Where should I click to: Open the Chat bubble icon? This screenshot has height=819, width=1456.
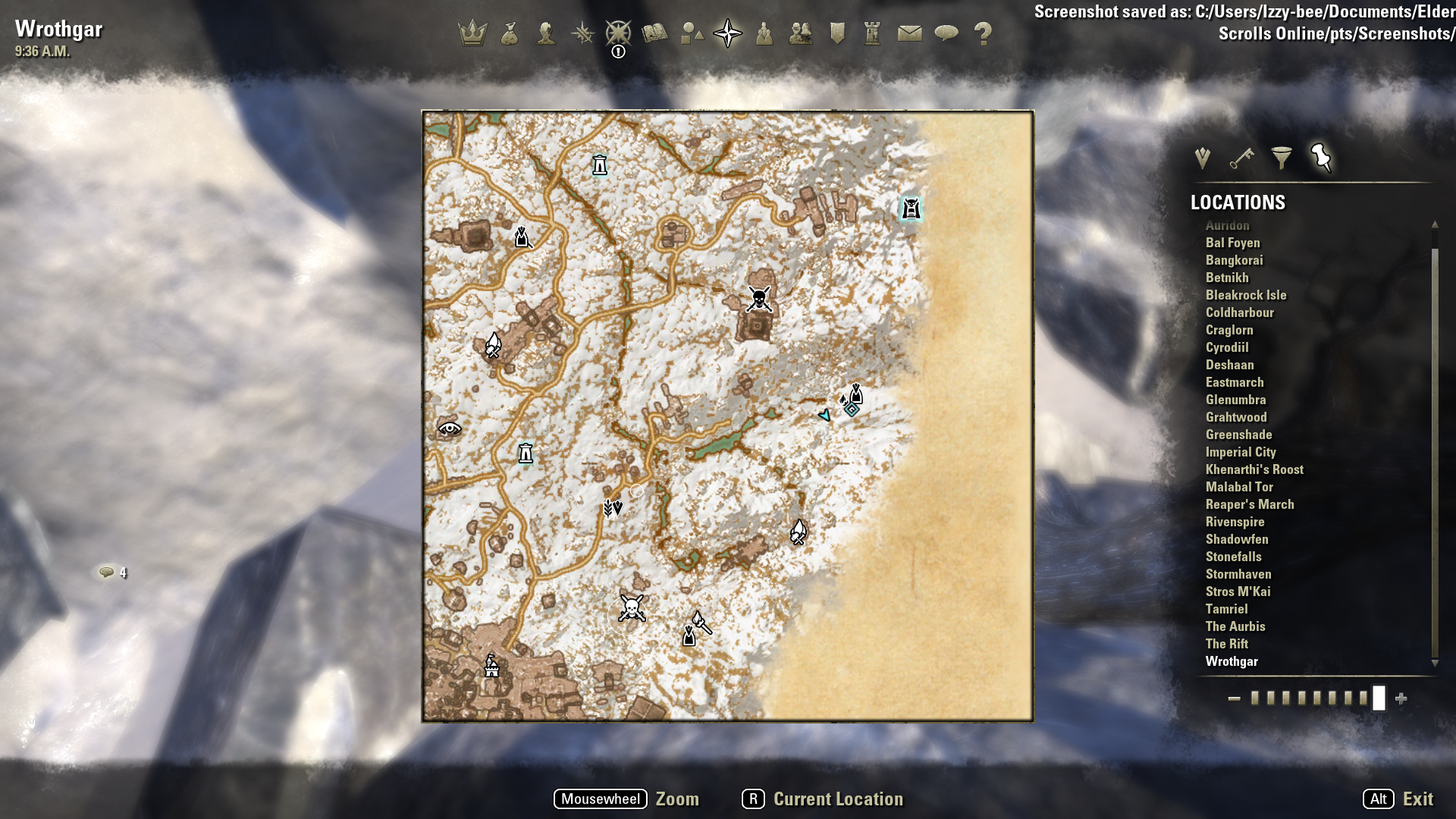click(x=947, y=33)
